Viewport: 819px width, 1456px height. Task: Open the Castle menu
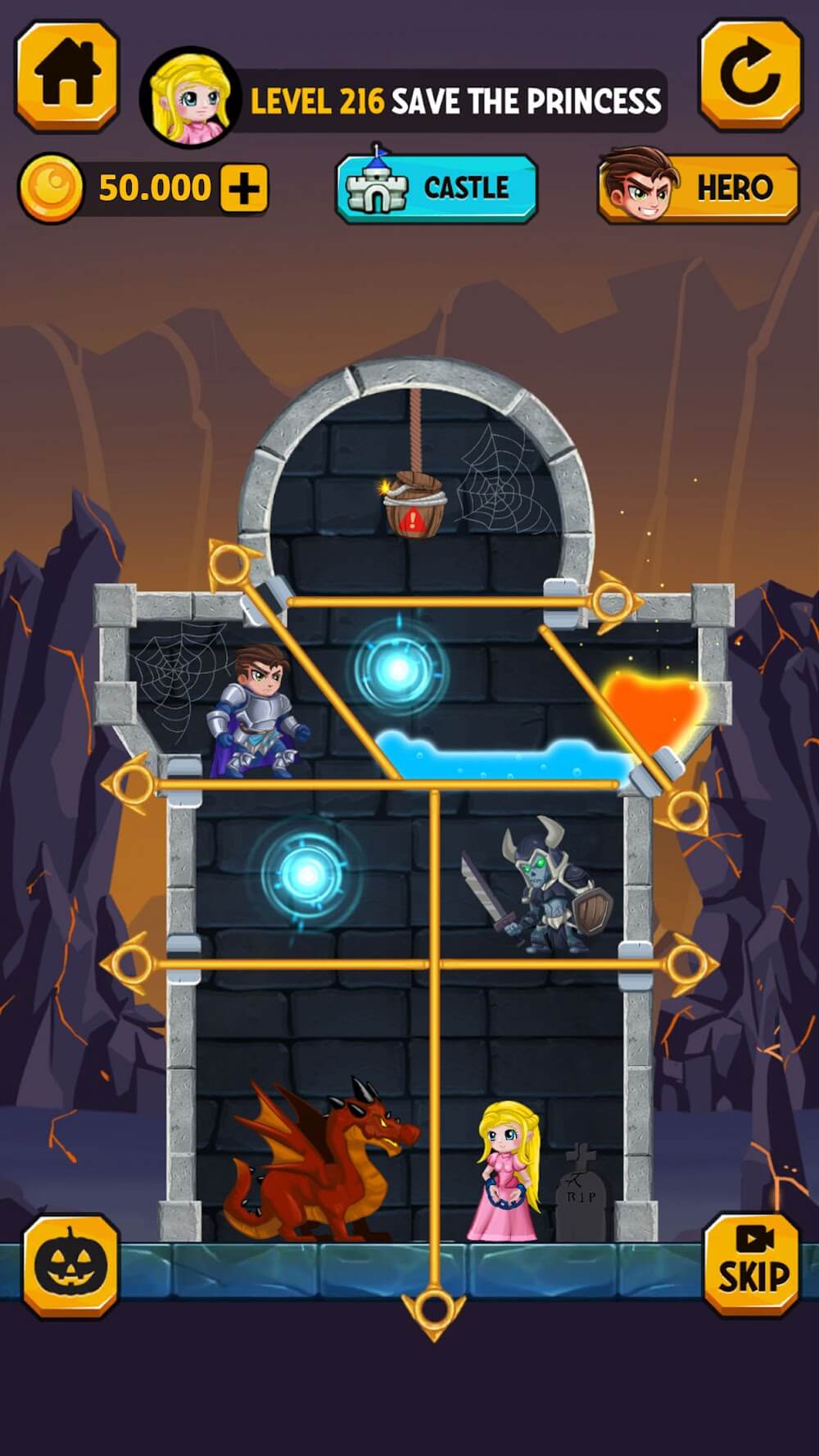tap(437, 188)
